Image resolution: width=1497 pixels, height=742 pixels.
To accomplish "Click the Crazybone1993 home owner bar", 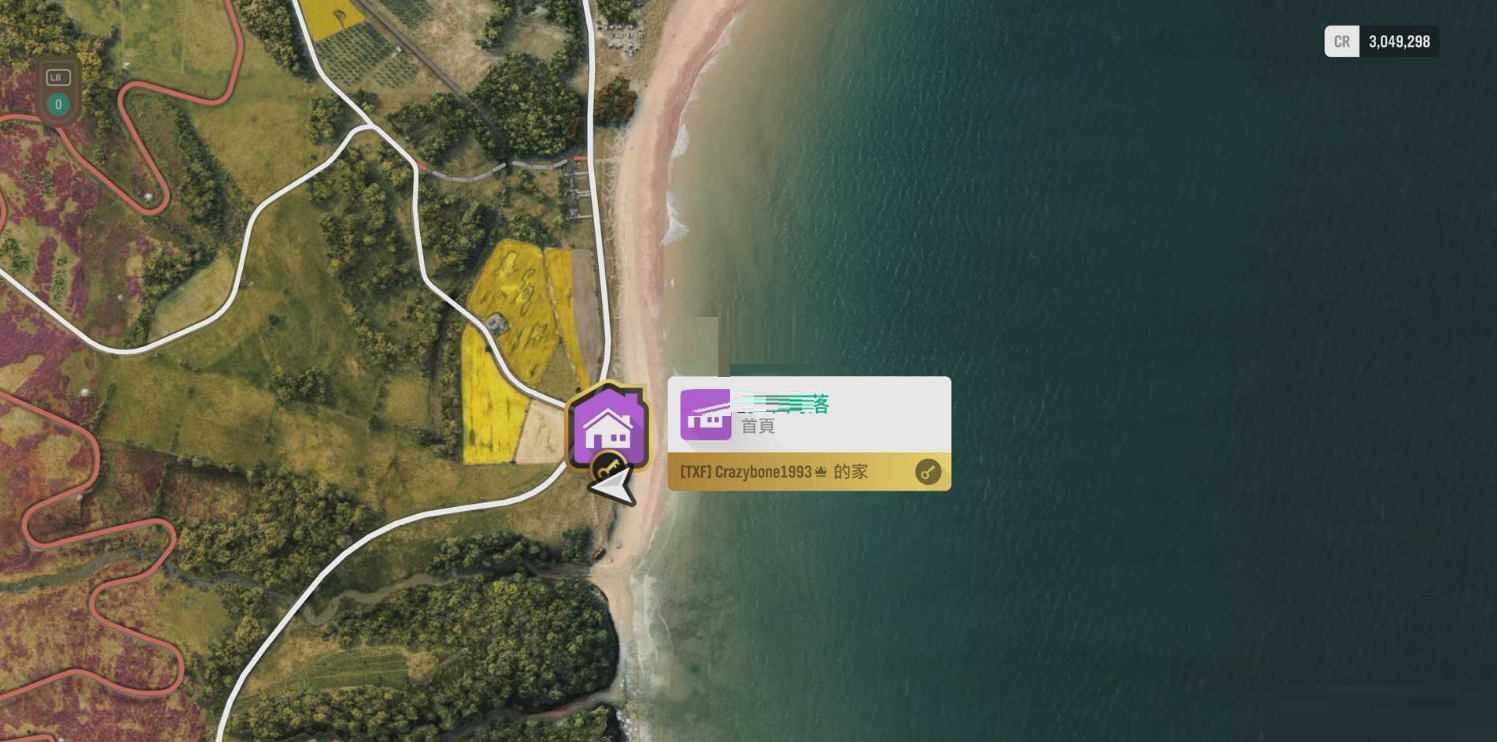I will coord(790,472).
